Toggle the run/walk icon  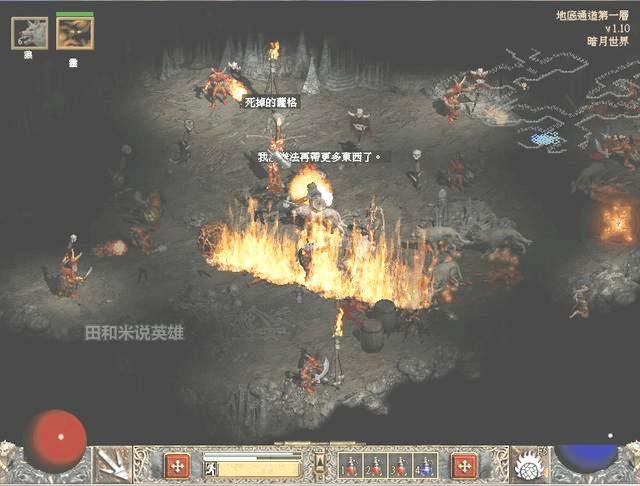212,466
